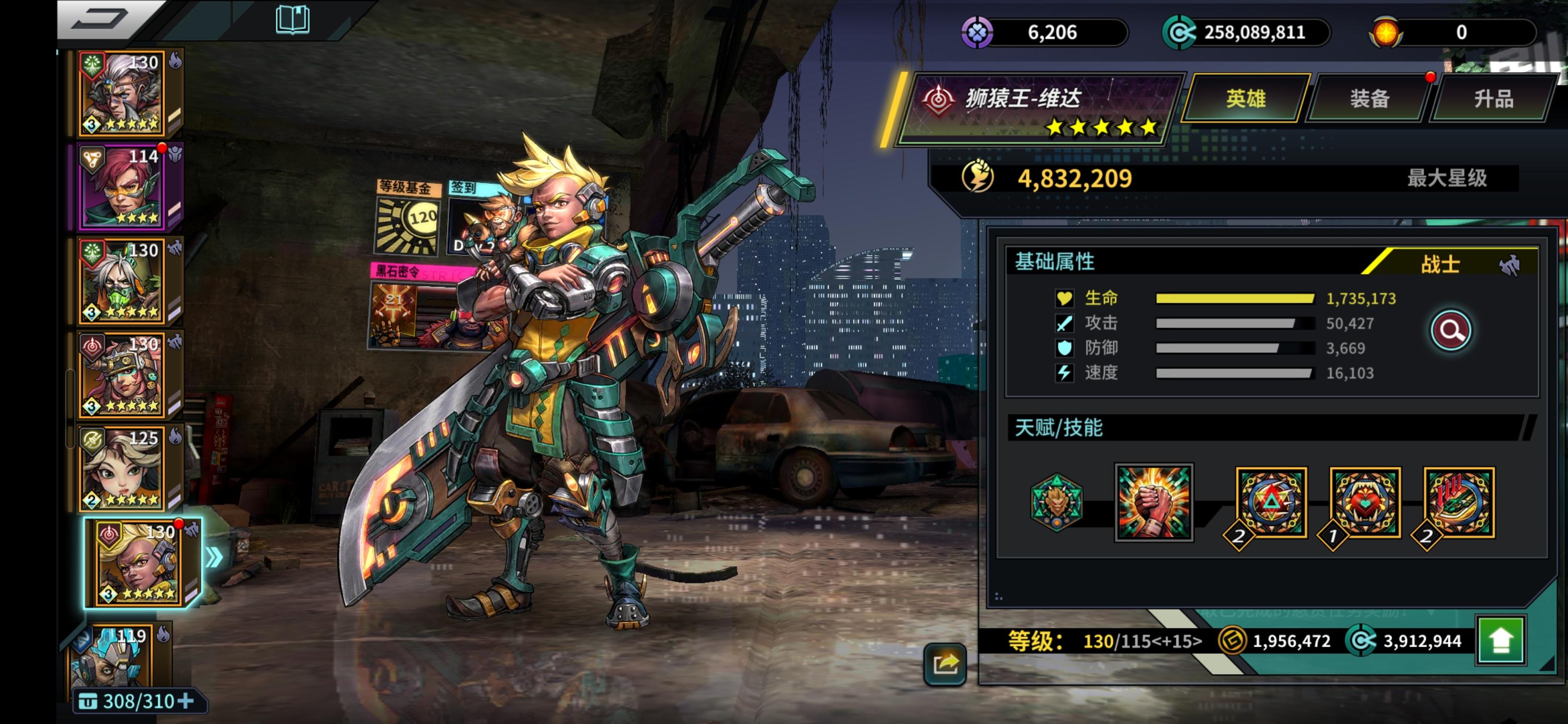Screen dimensions: 1568x724
Task: View the clasped fists skill icon
Action: 1153,502
